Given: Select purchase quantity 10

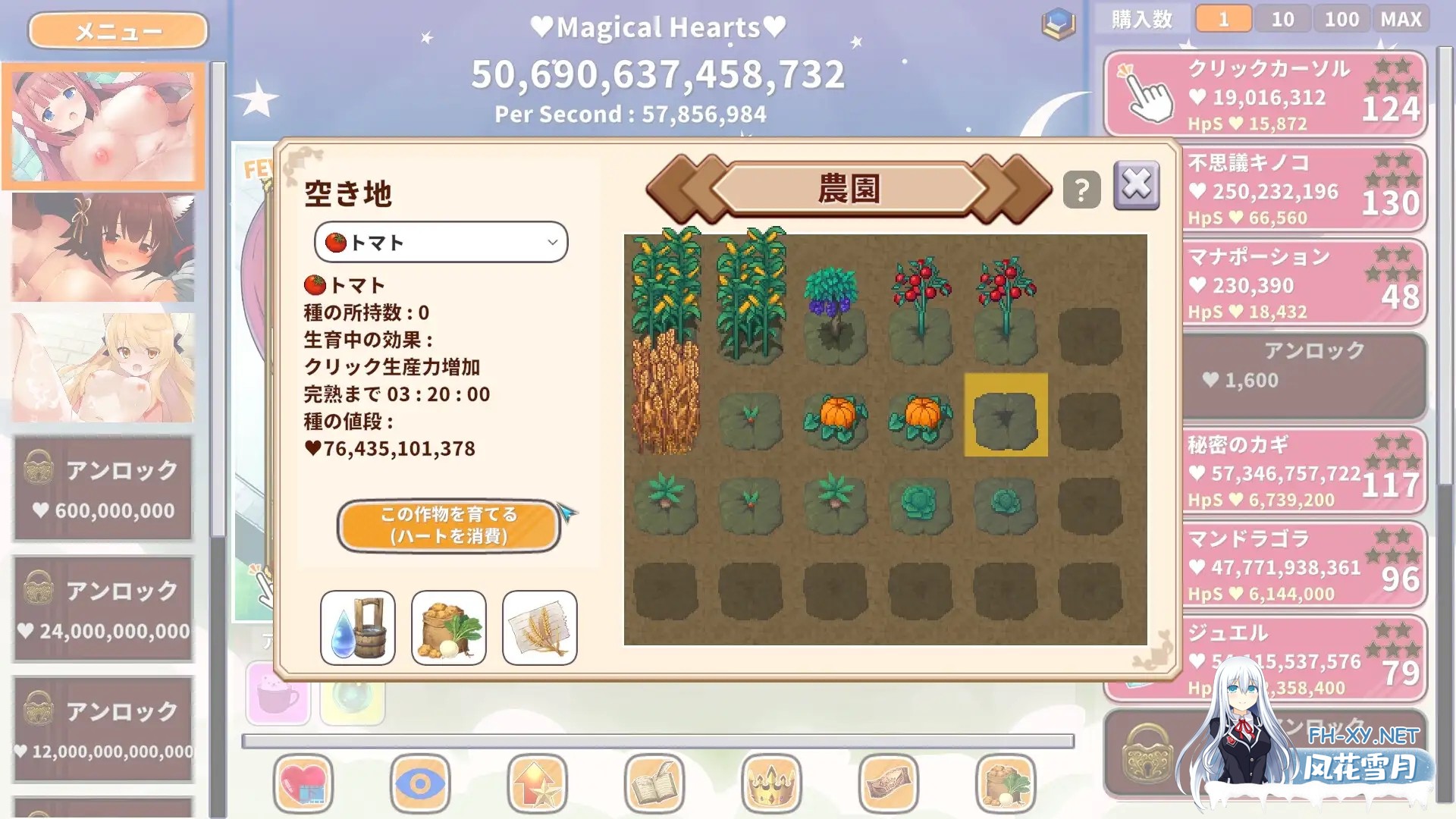Looking at the screenshot, I should tap(1282, 18).
